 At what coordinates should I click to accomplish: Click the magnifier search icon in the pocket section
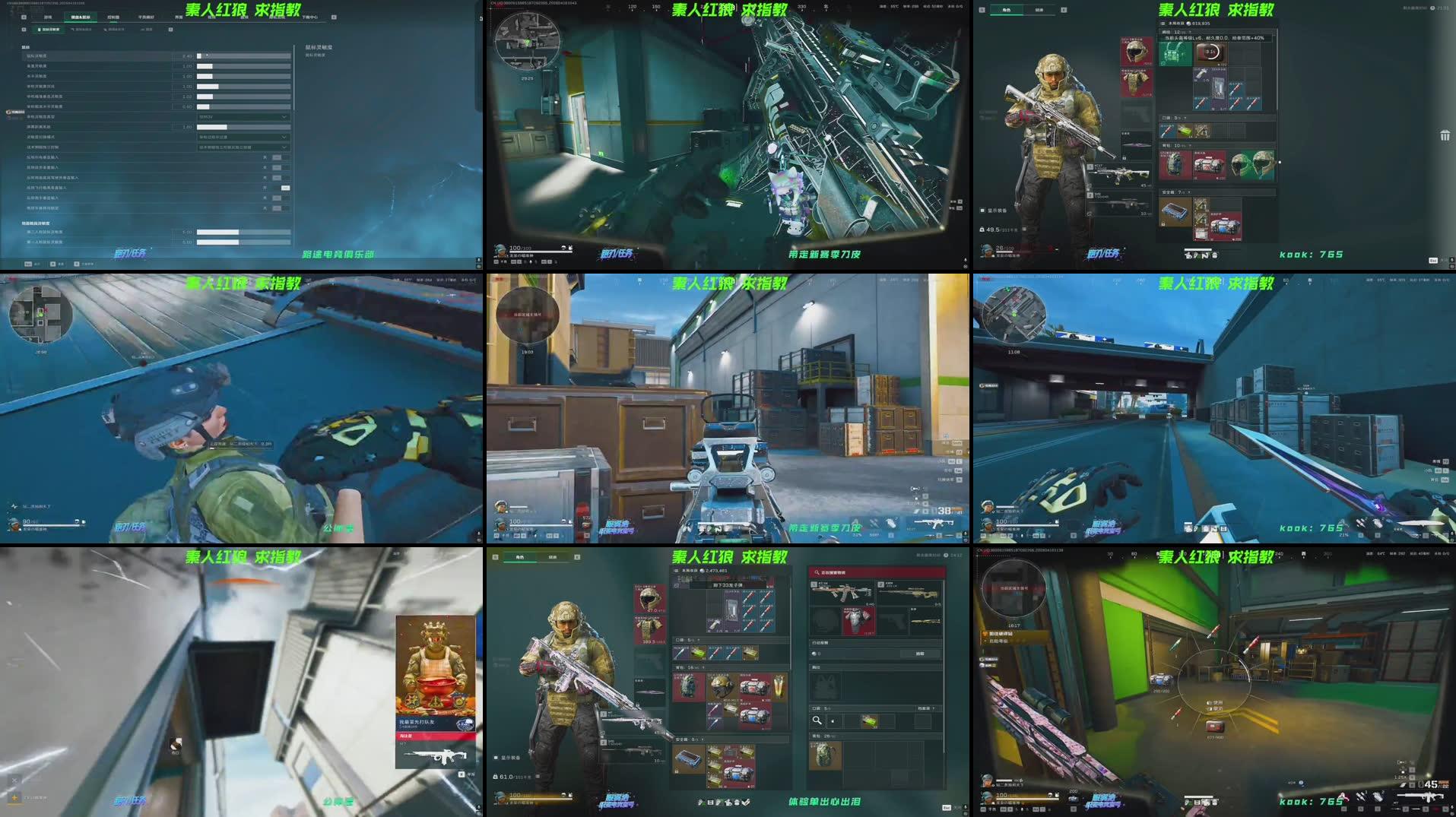point(817,721)
